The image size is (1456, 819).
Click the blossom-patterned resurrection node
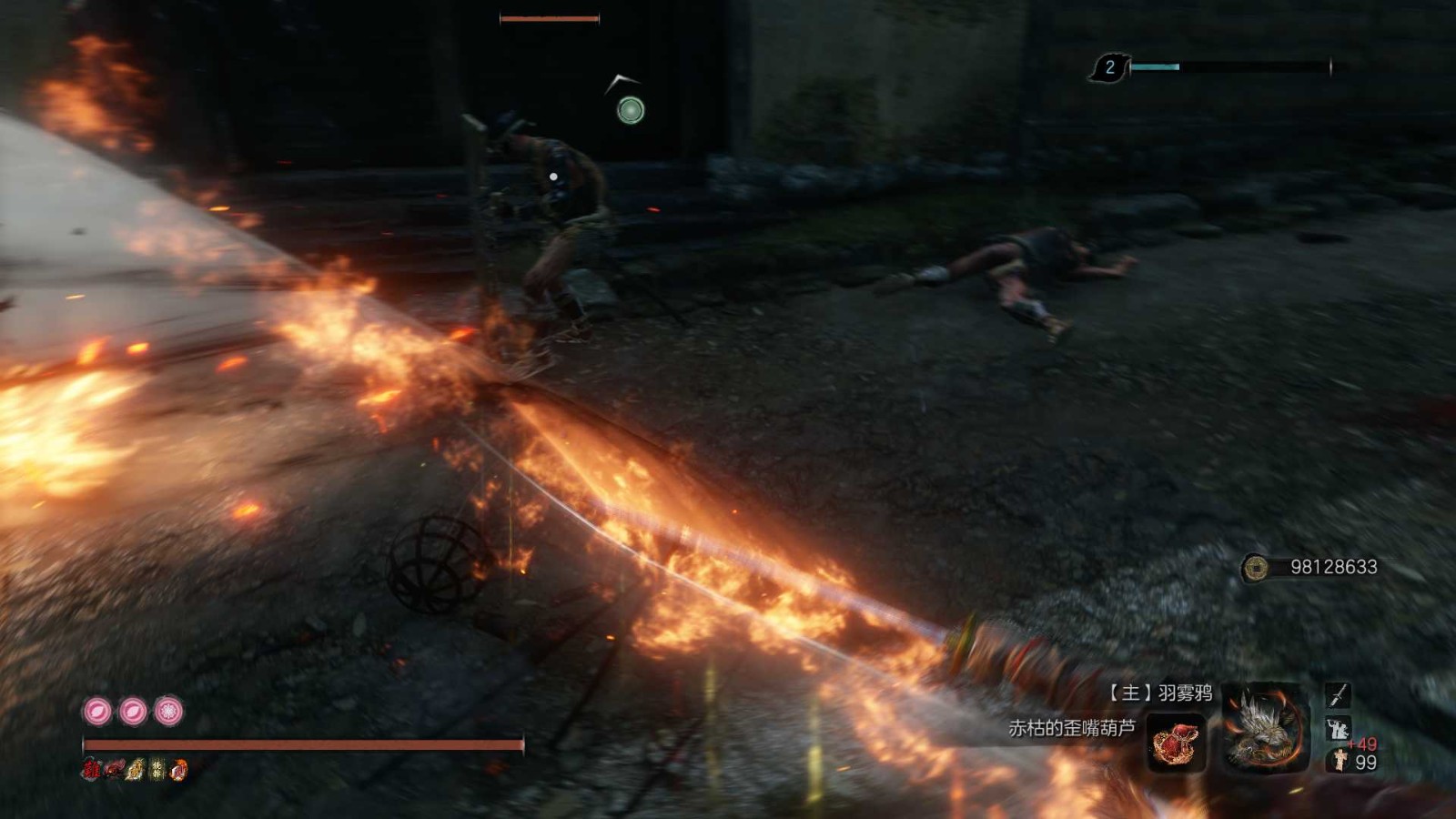(x=168, y=711)
